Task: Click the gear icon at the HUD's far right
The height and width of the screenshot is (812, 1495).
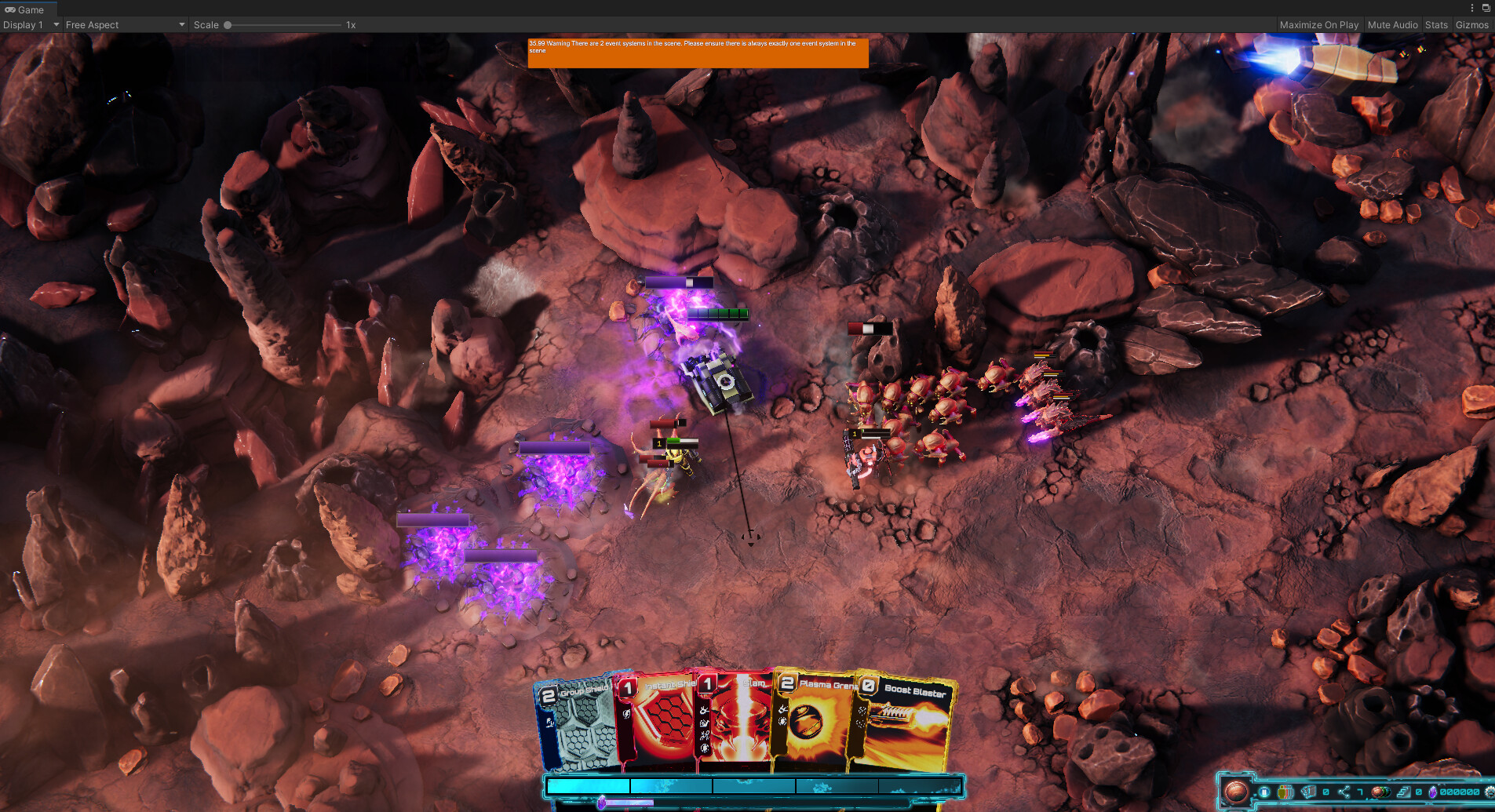Action: point(1490,792)
